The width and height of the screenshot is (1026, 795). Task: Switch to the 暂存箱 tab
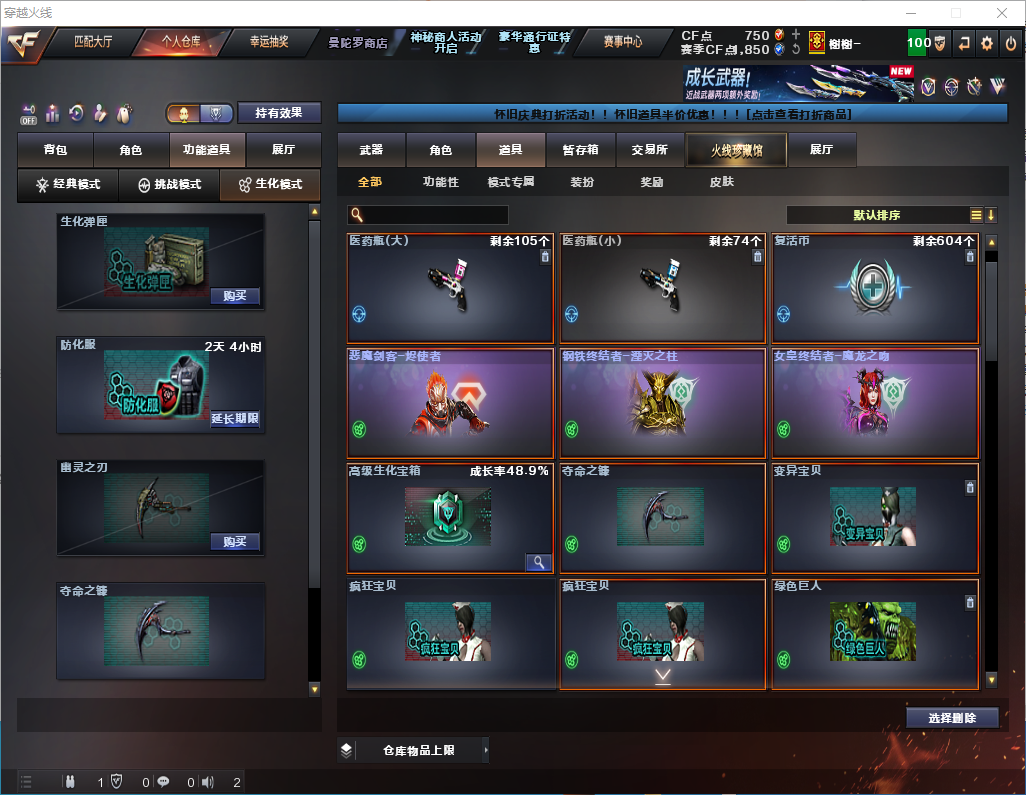click(580, 150)
